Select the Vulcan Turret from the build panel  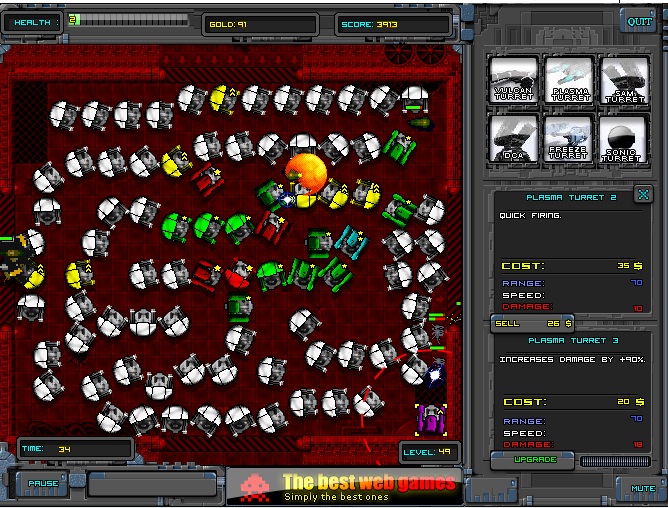point(514,79)
